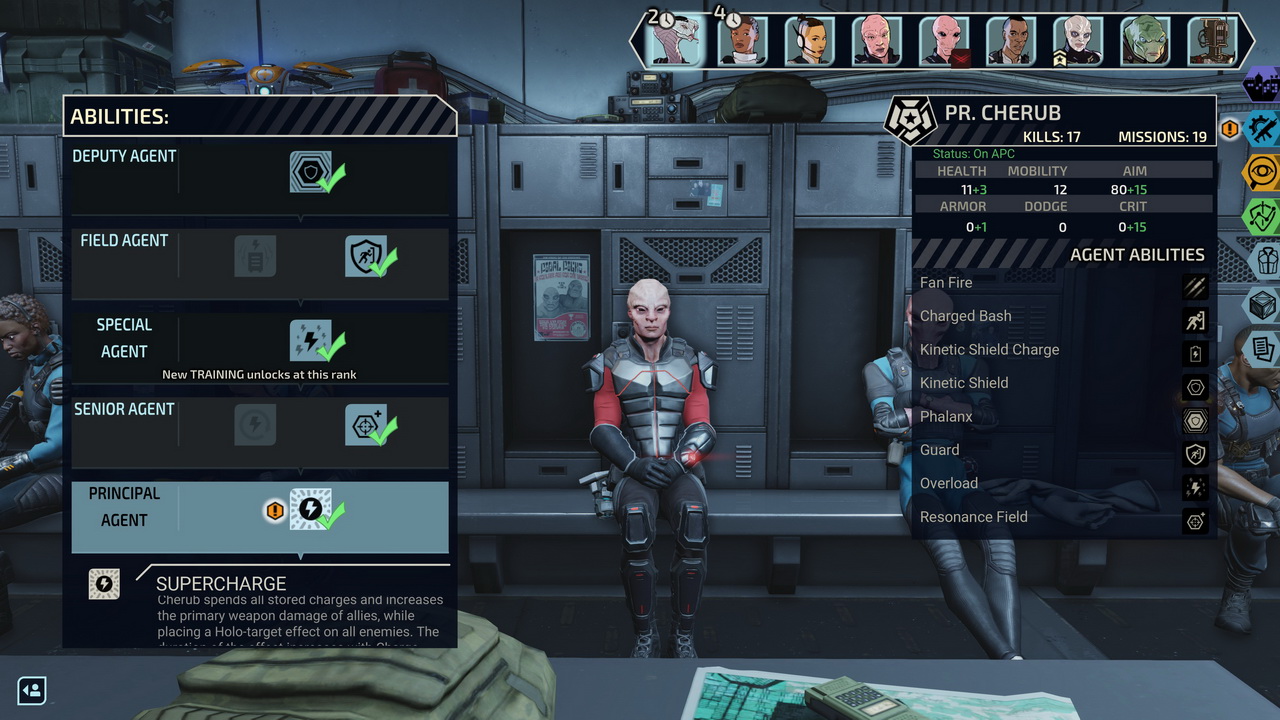Viewport: 1280px width, 720px height.
Task: Click the agent card button at bottom-left
Action: pos(32,690)
